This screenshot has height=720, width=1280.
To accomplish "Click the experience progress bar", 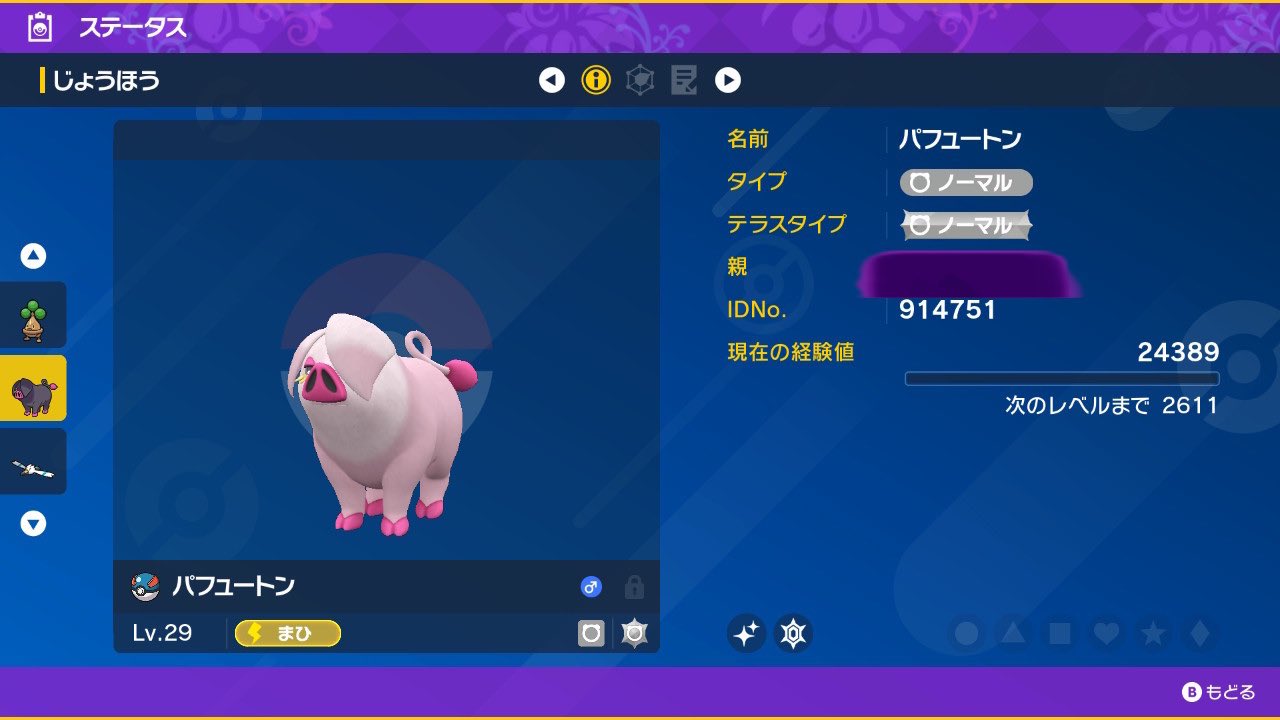I will 1063,378.
